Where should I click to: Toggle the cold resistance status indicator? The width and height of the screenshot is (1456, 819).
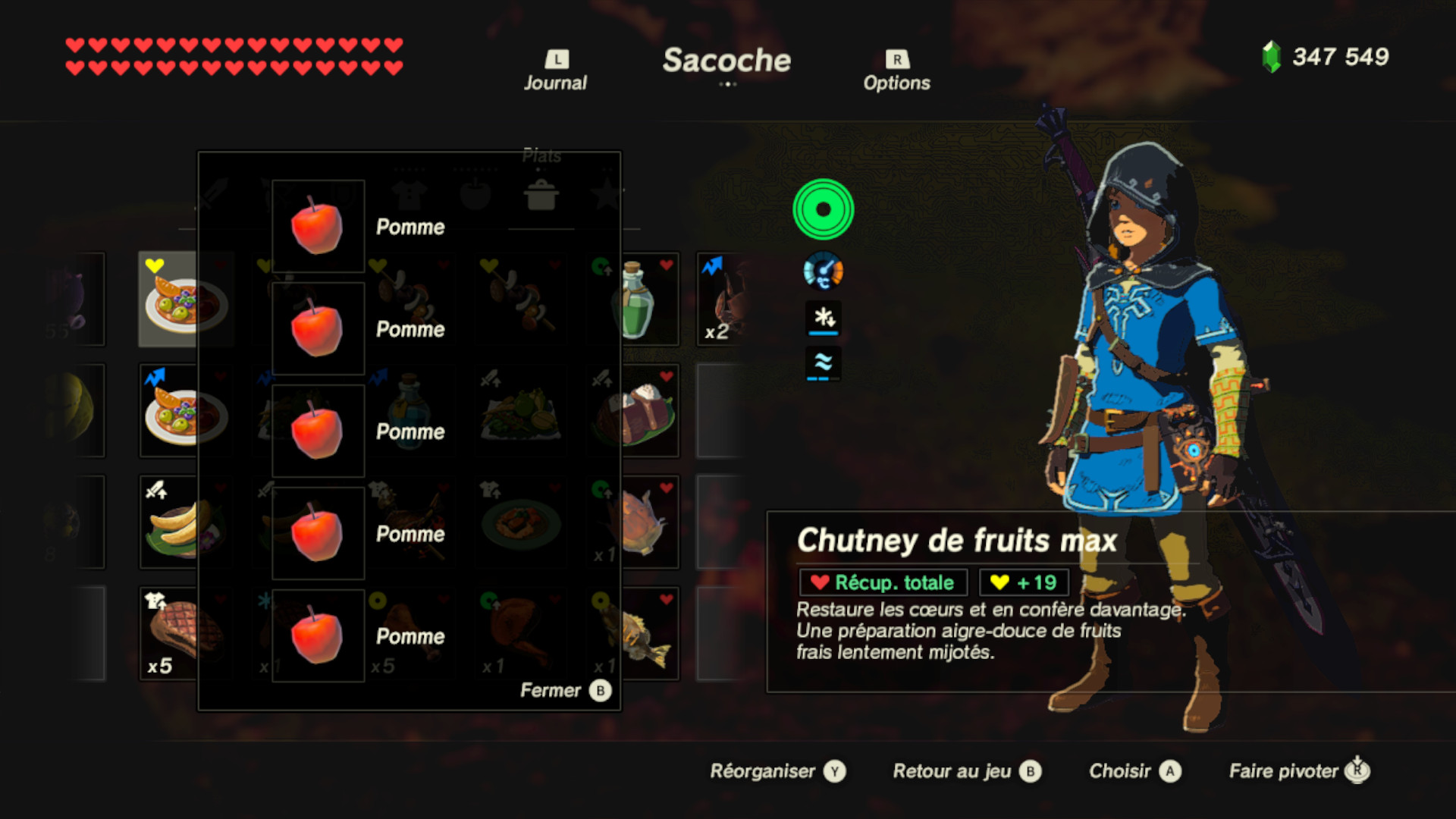(x=823, y=318)
